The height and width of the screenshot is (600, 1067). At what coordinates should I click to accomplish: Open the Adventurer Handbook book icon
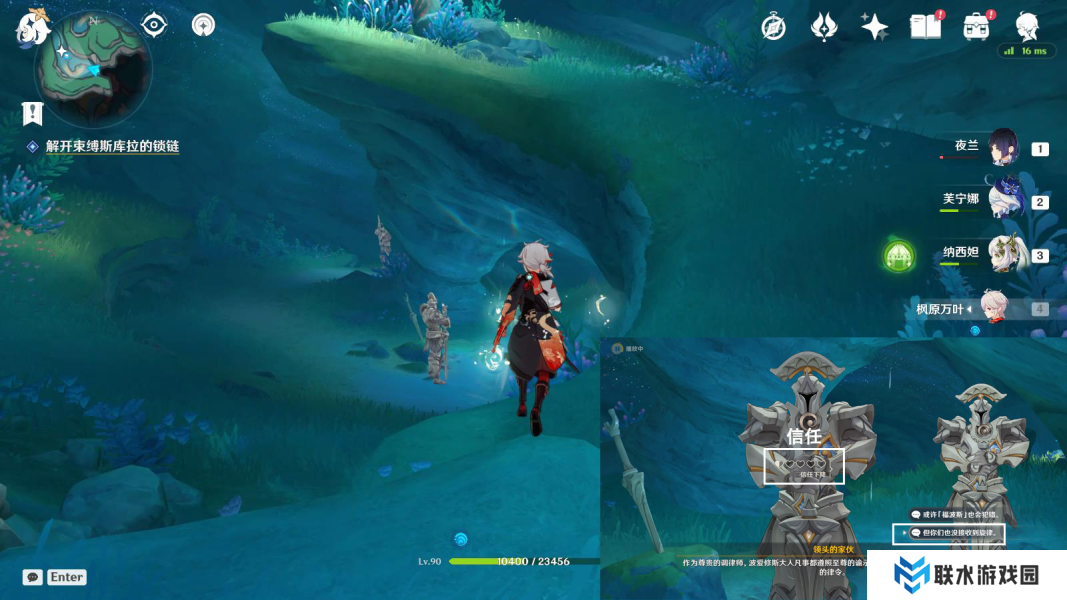pyautogui.click(x=925, y=27)
